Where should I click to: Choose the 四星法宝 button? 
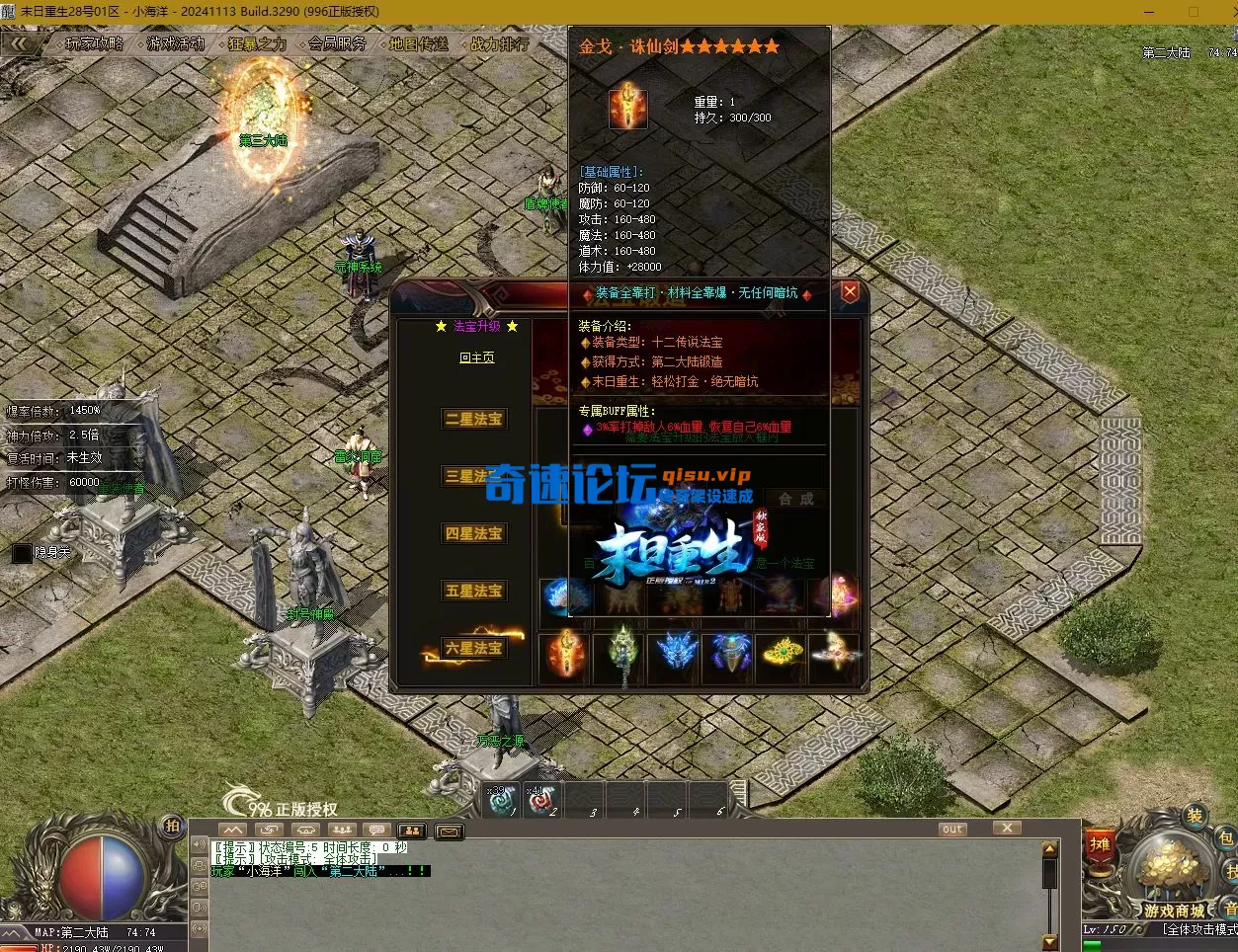(473, 533)
